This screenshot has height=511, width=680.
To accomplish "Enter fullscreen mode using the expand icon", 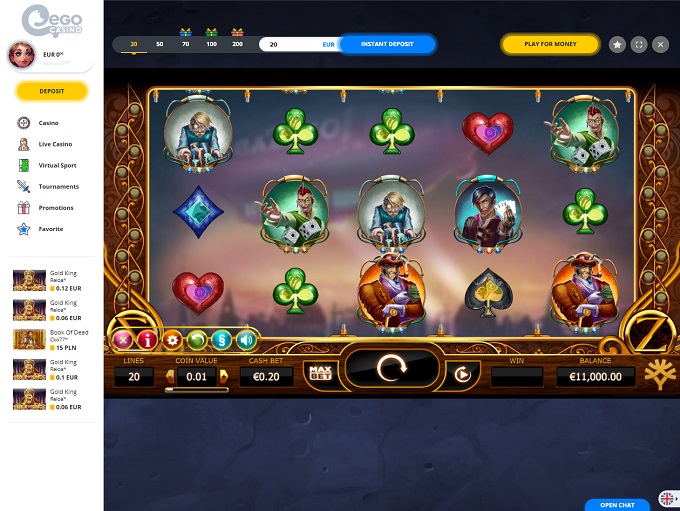I will click(639, 44).
